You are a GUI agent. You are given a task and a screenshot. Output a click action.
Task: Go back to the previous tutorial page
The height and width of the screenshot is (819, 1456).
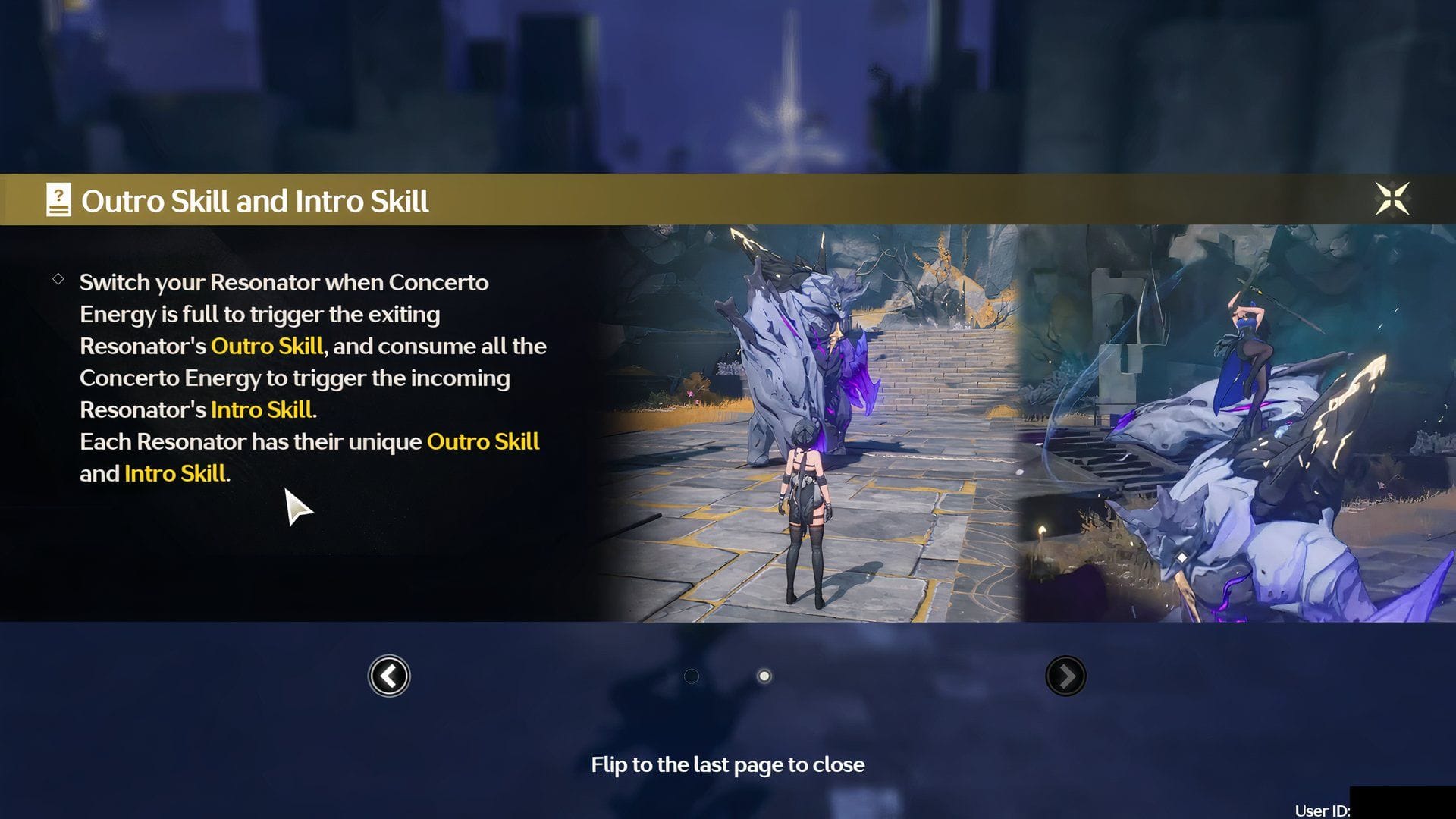389,676
